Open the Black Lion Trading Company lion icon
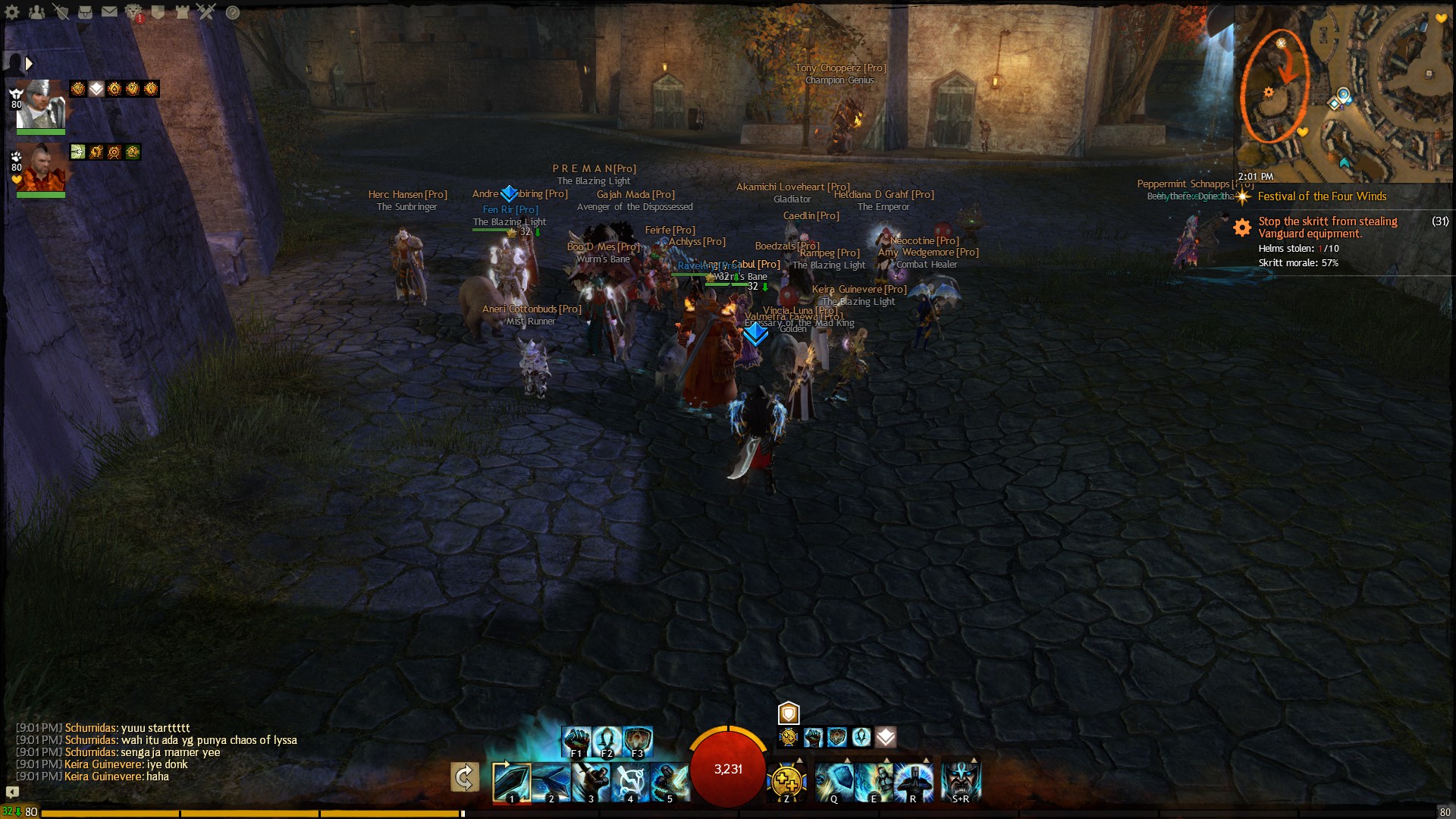The height and width of the screenshot is (819, 1456). tap(133, 13)
